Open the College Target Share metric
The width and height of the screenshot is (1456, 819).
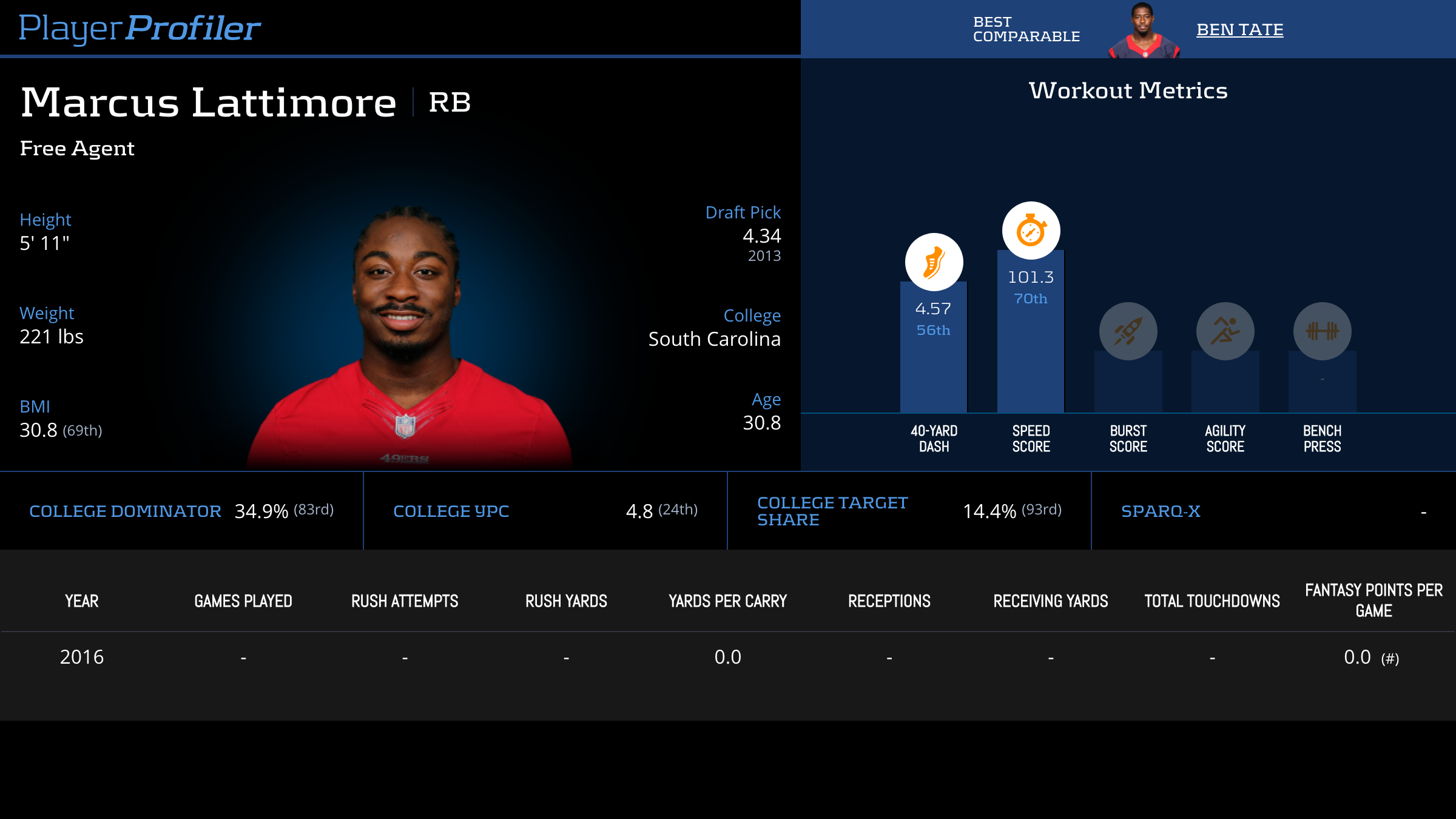pyautogui.click(x=832, y=511)
